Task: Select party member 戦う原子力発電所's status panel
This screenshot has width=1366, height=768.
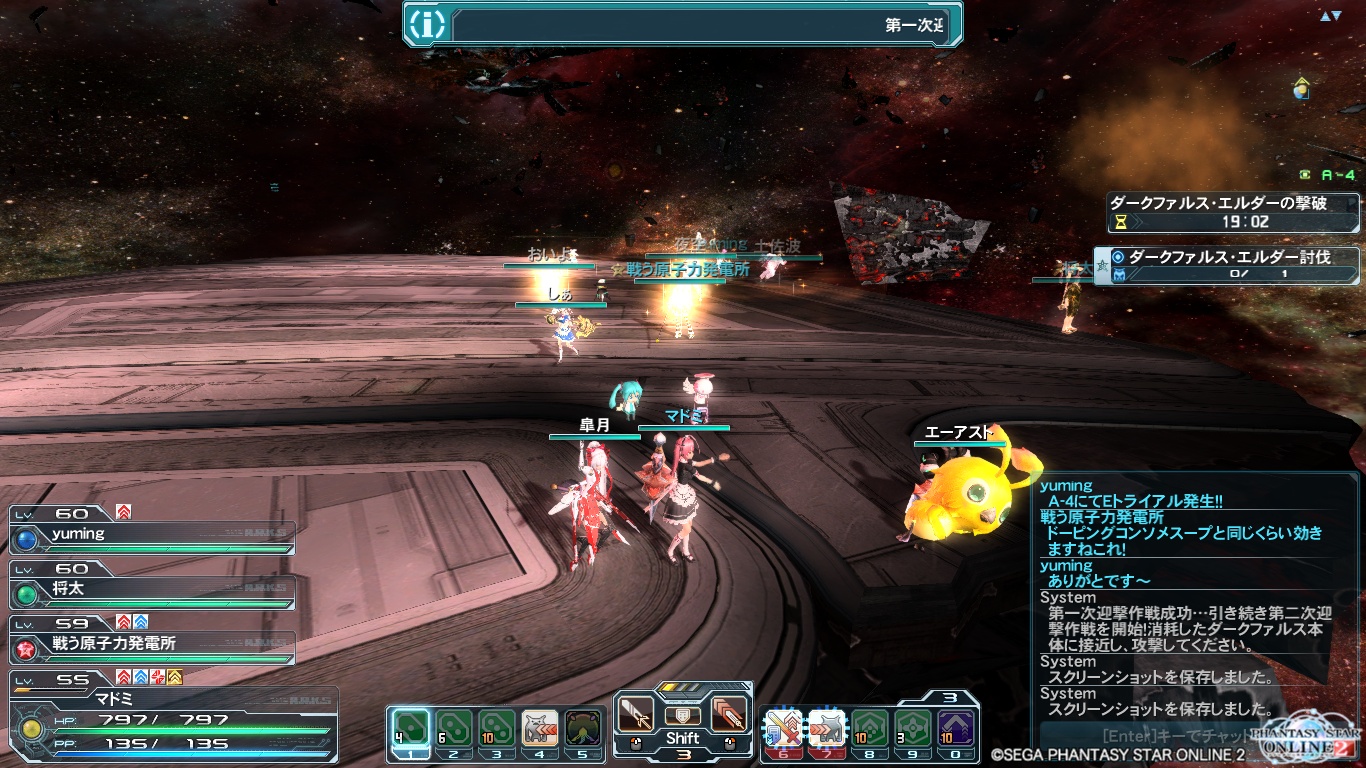Action: (x=152, y=644)
